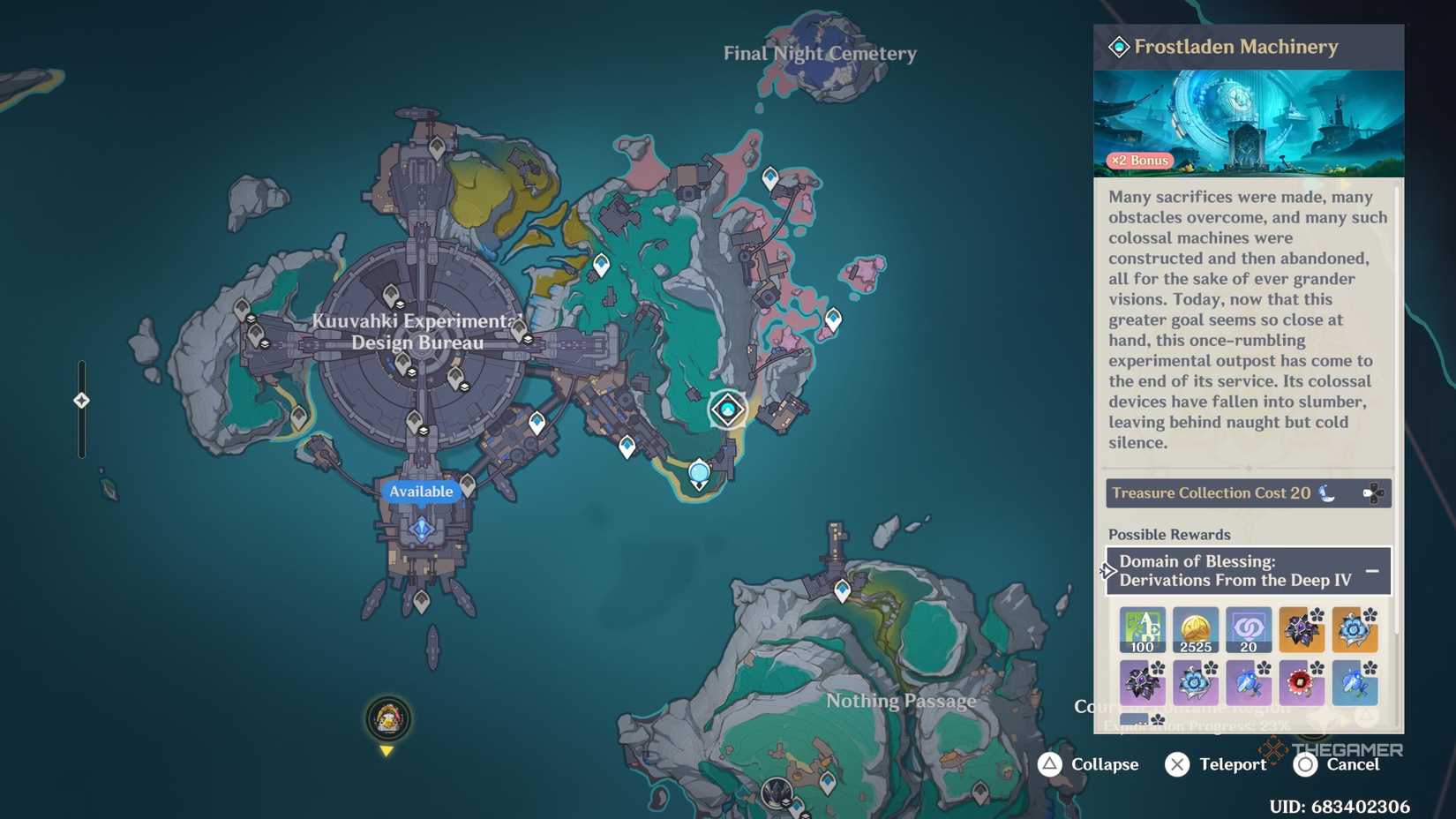Click the map zoom slider handle

click(x=81, y=401)
